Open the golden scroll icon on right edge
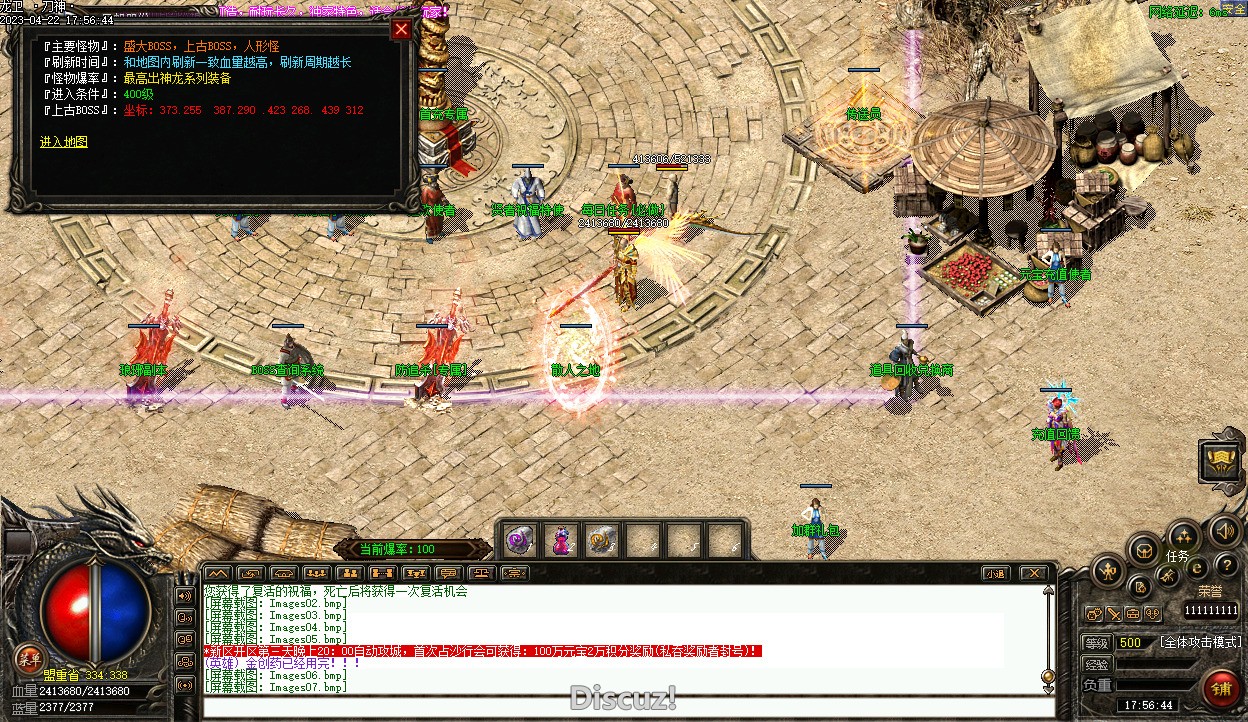1248x722 pixels. coord(1221,460)
